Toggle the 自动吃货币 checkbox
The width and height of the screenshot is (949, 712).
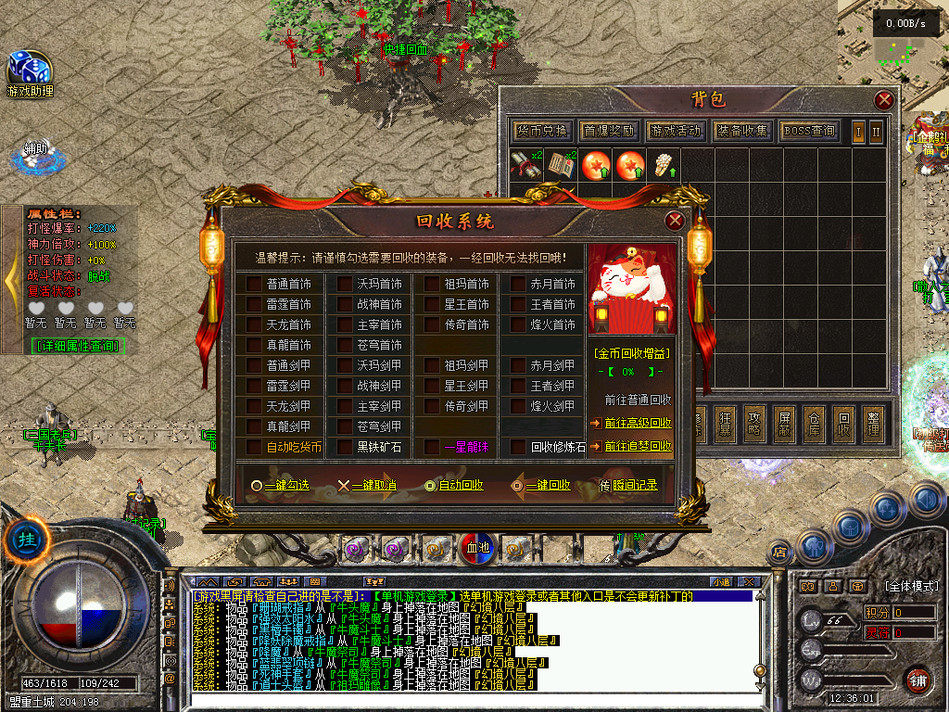point(254,447)
